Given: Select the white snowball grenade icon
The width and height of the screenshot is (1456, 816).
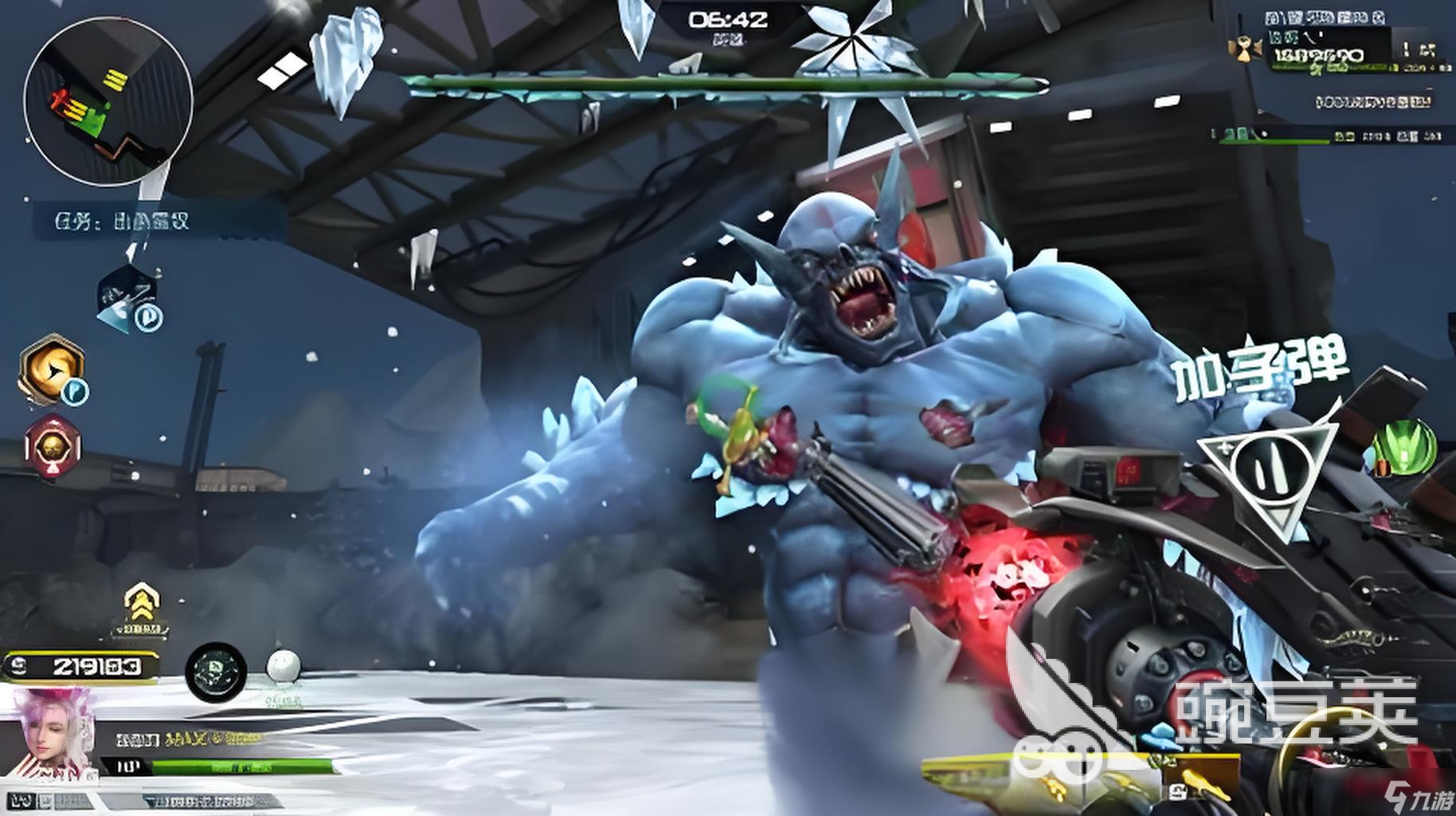Looking at the screenshot, I should point(284,667).
